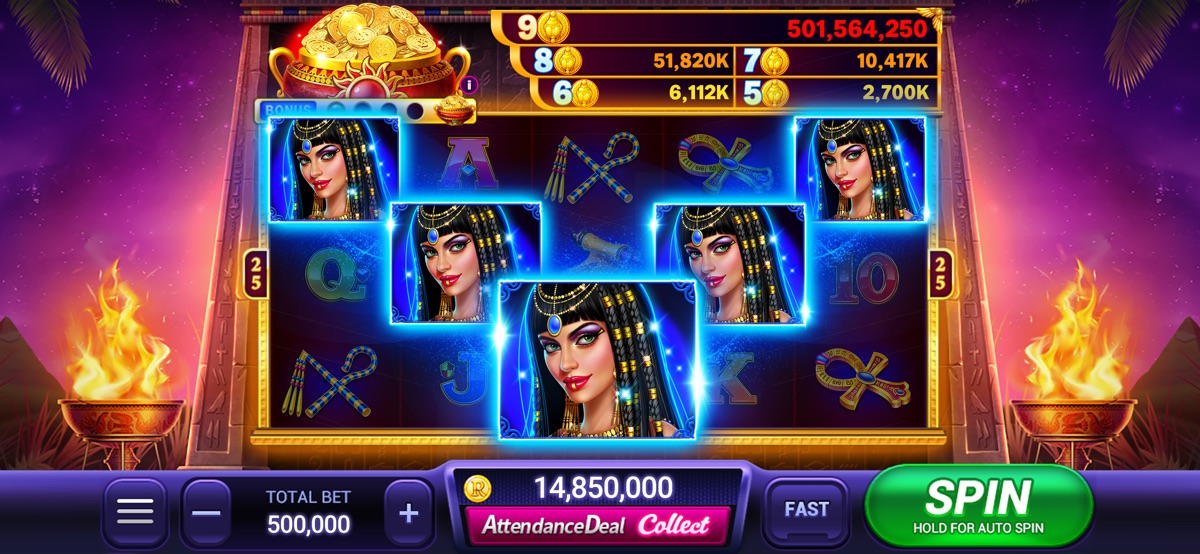The image size is (1200, 554).
Task: Toggle FAST spin mode
Action: point(806,510)
